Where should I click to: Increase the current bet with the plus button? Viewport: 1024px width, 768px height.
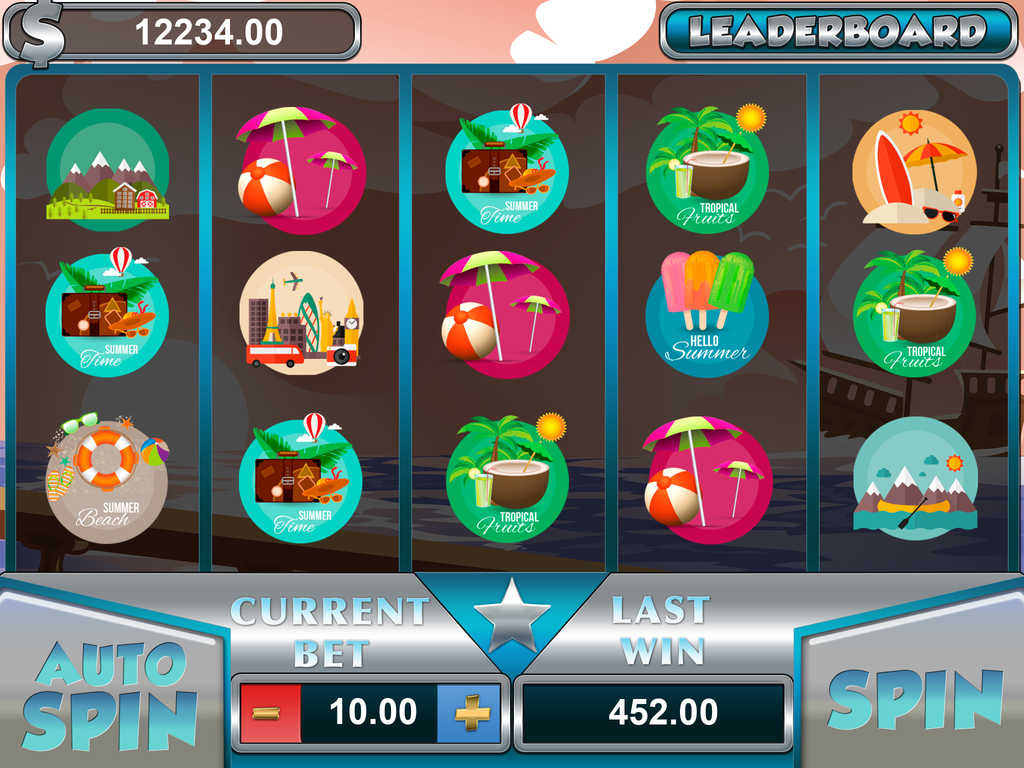point(471,713)
